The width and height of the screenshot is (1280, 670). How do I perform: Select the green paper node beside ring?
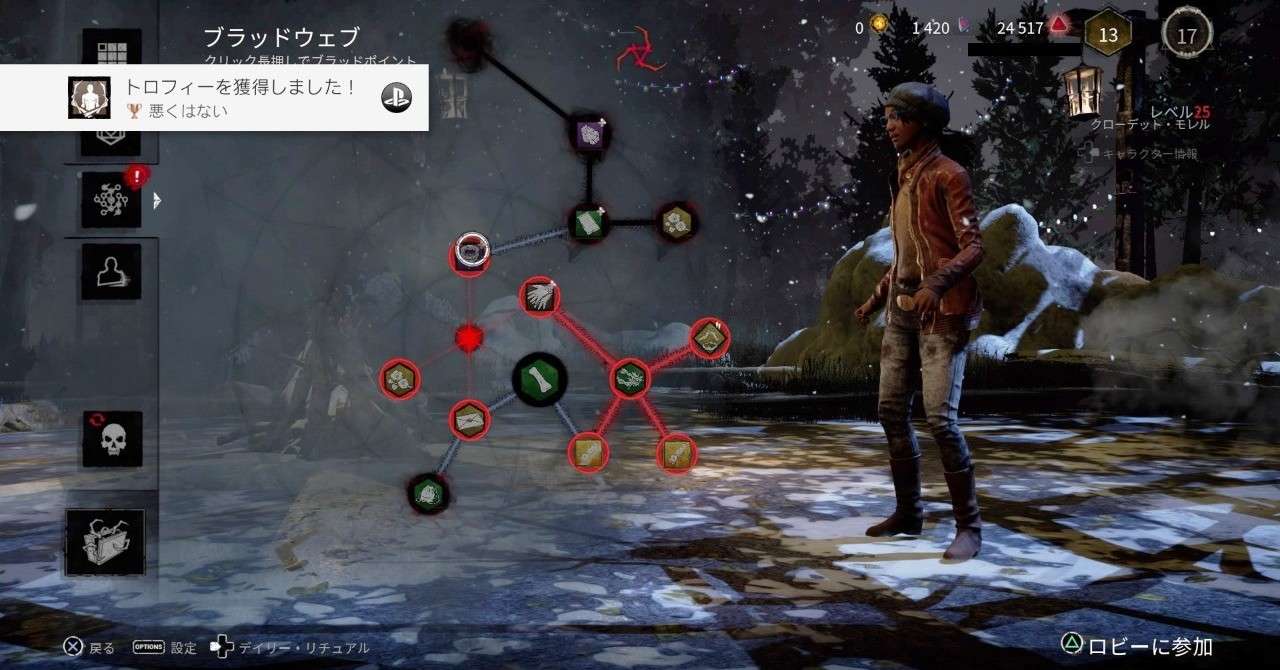[588, 222]
